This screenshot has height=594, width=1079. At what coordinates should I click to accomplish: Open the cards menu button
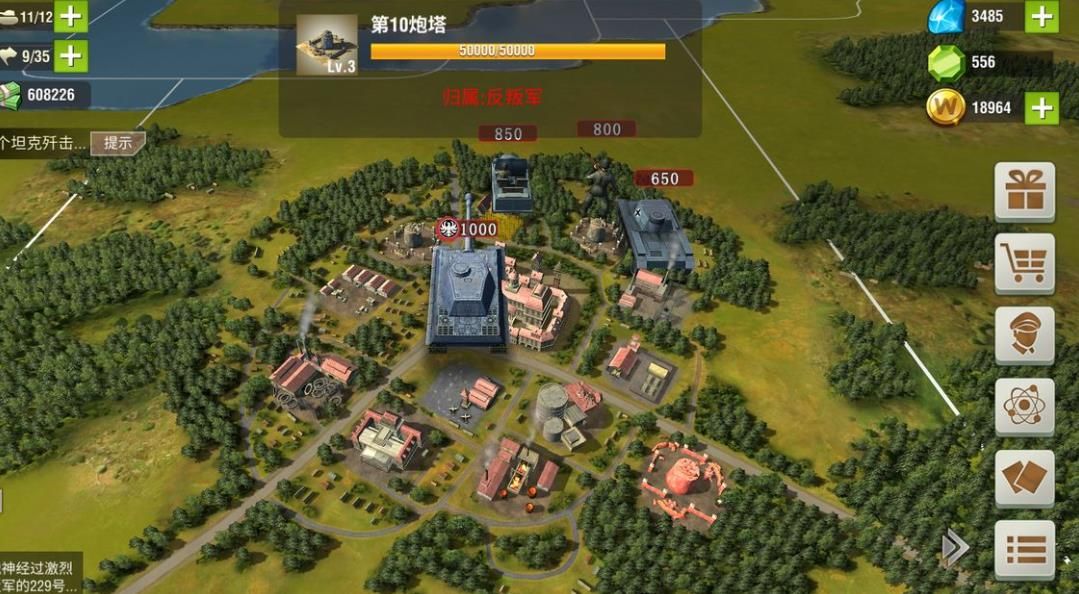pos(1024,478)
